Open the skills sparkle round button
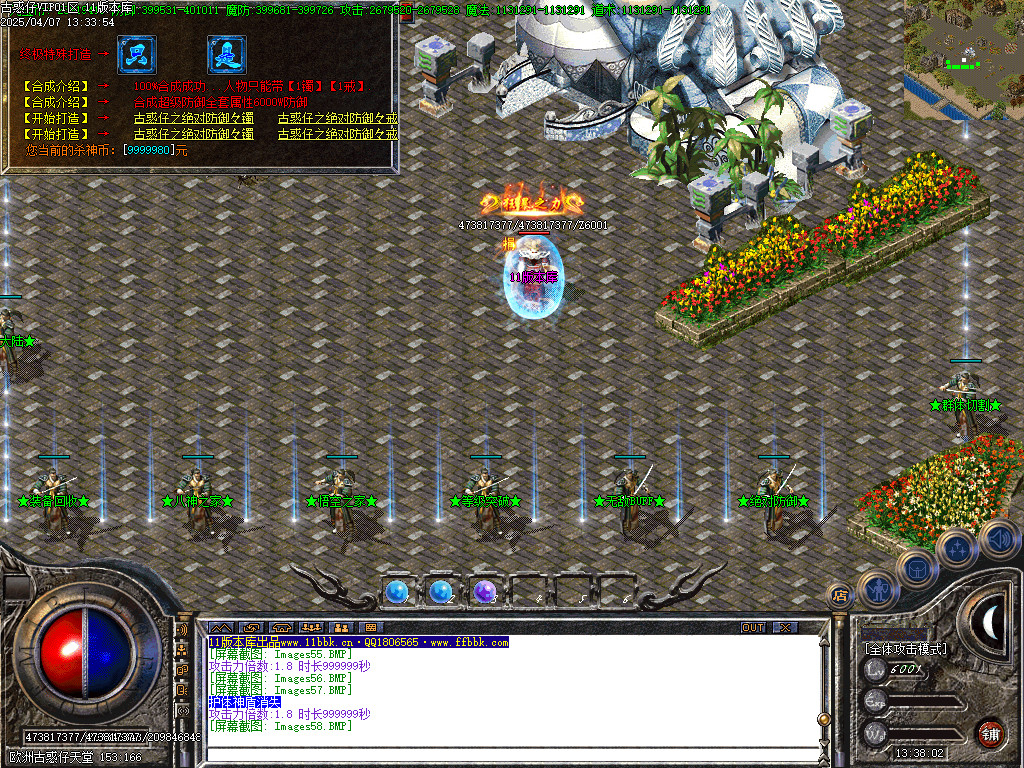 [957, 549]
